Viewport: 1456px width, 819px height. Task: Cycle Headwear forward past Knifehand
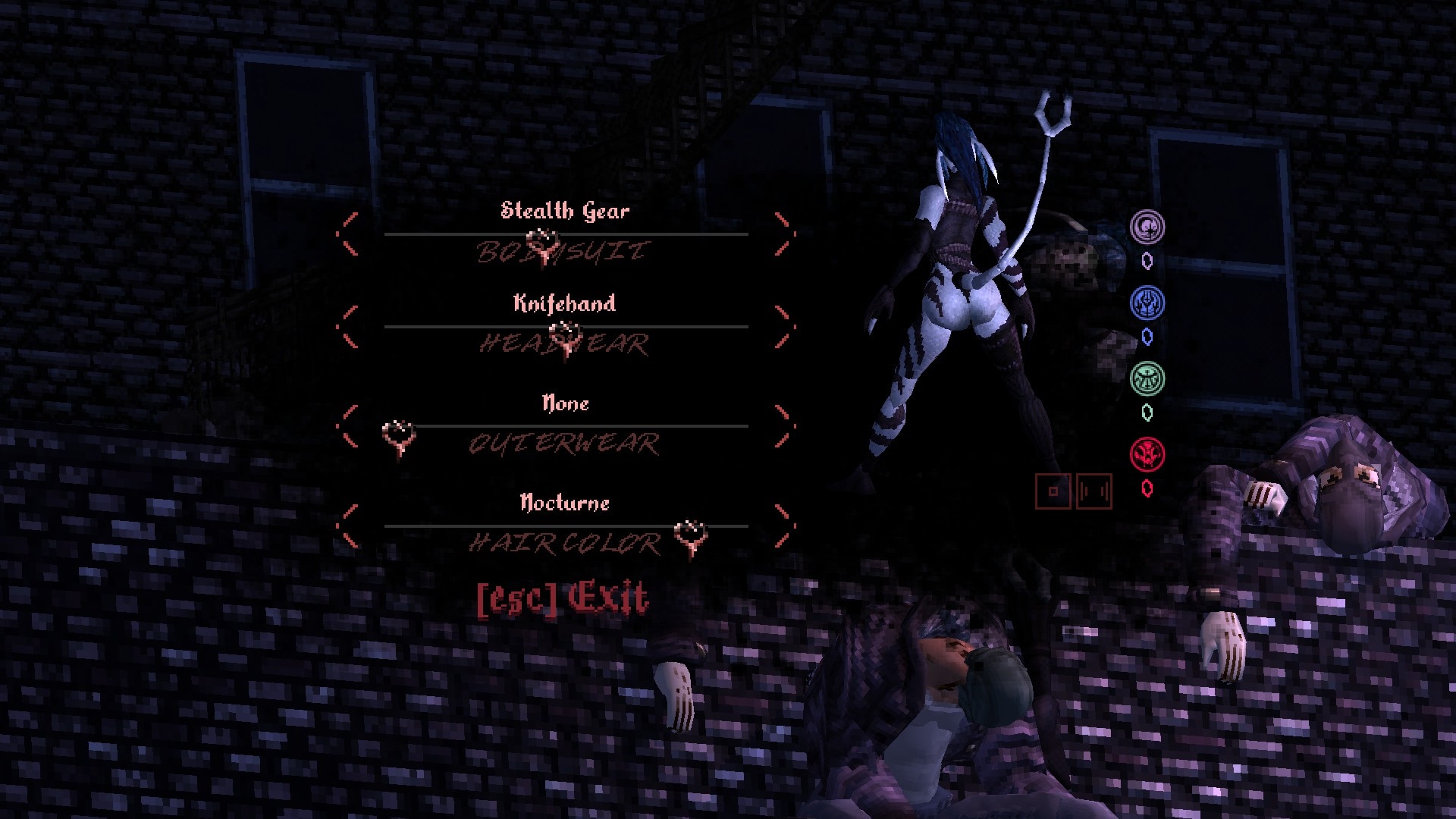point(784,327)
